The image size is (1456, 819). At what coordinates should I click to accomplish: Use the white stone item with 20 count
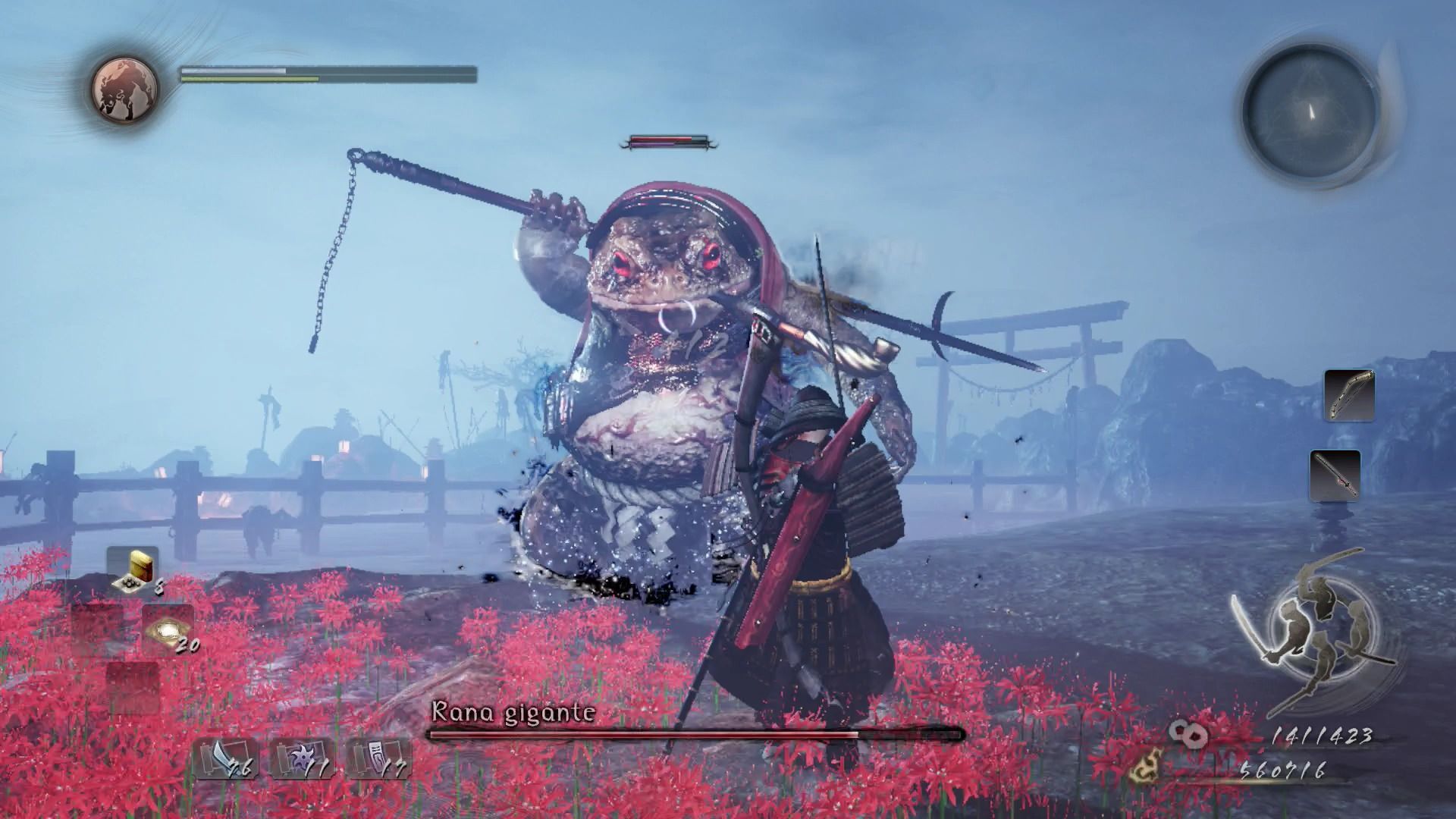[168, 631]
